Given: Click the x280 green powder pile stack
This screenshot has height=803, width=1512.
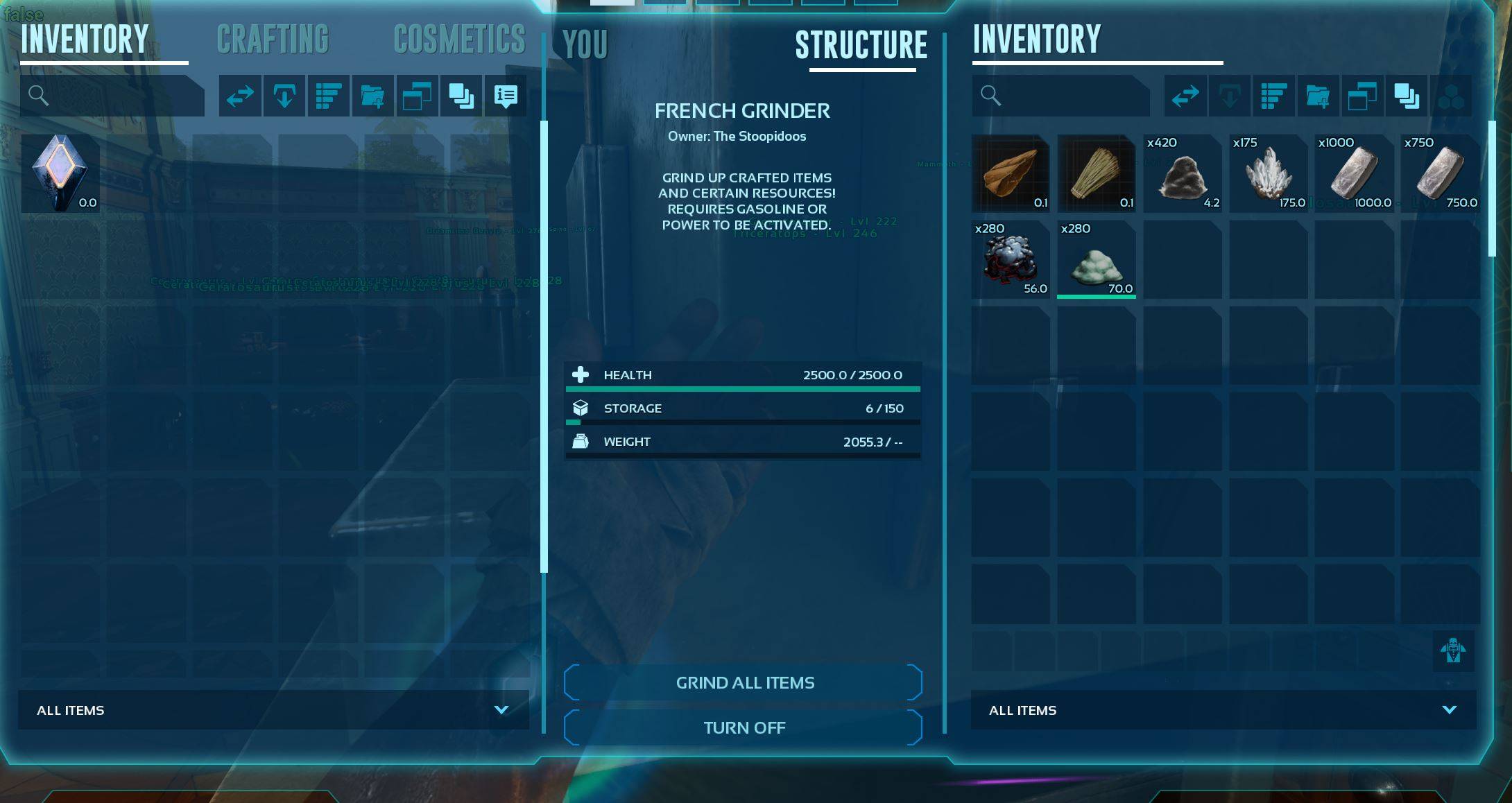Looking at the screenshot, I should click(x=1097, y=260).
